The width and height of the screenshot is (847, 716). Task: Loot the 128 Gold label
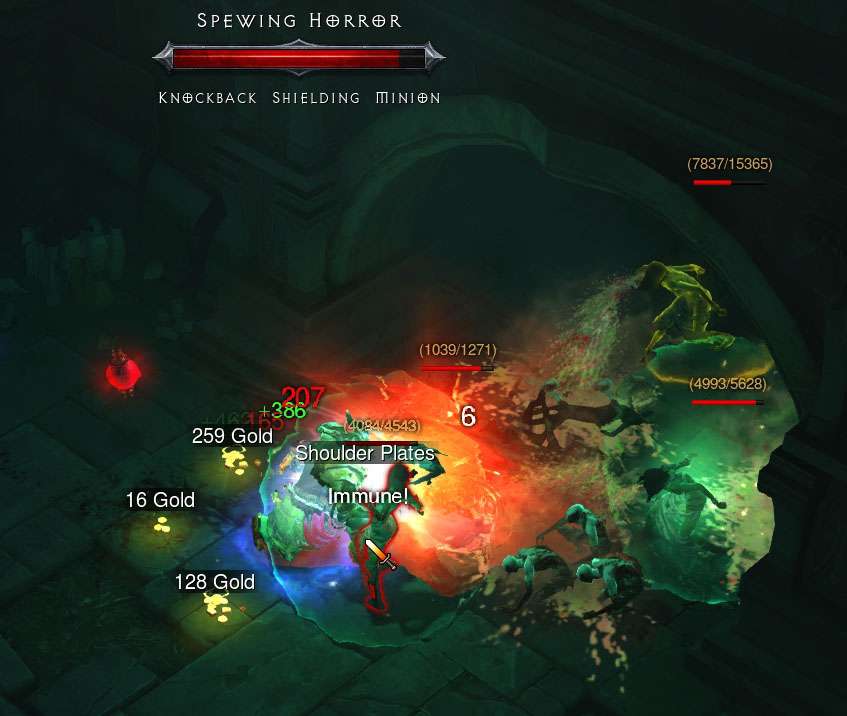pos(214,582)
